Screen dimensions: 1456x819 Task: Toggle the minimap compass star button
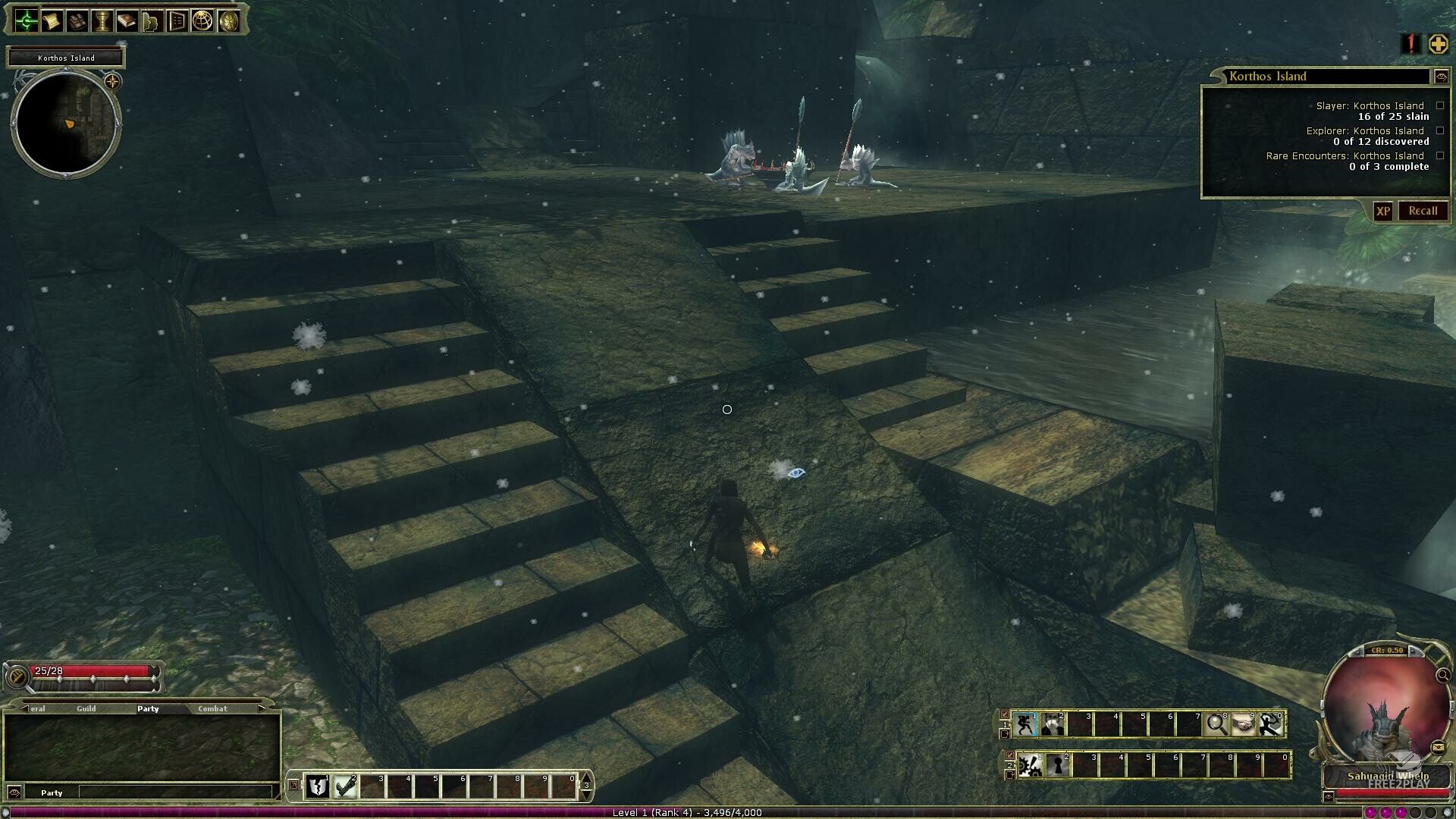point(112,81)
